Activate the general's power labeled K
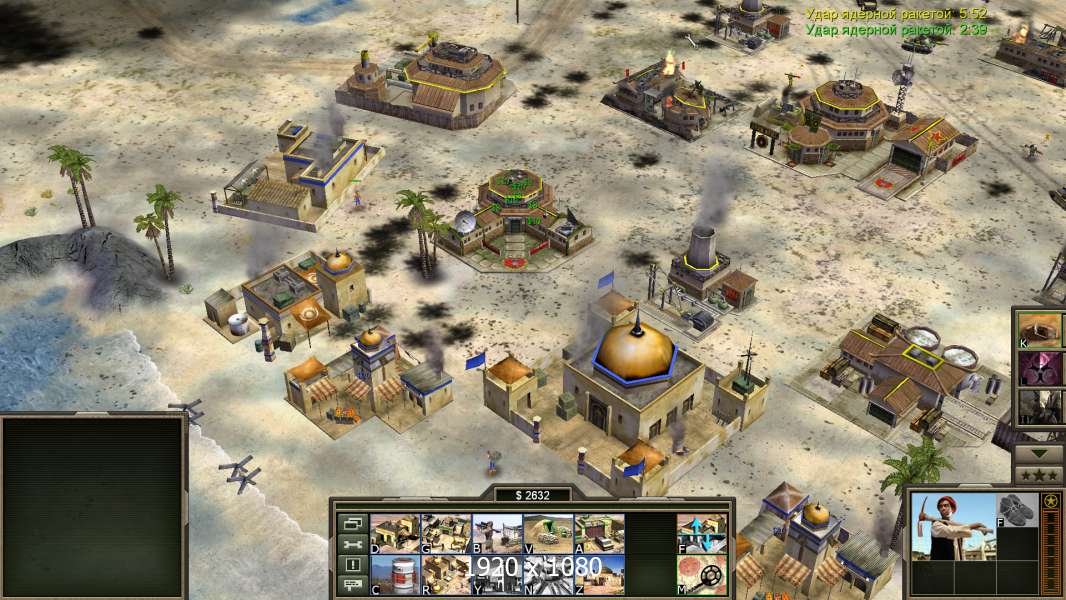 pos(1039,329)
